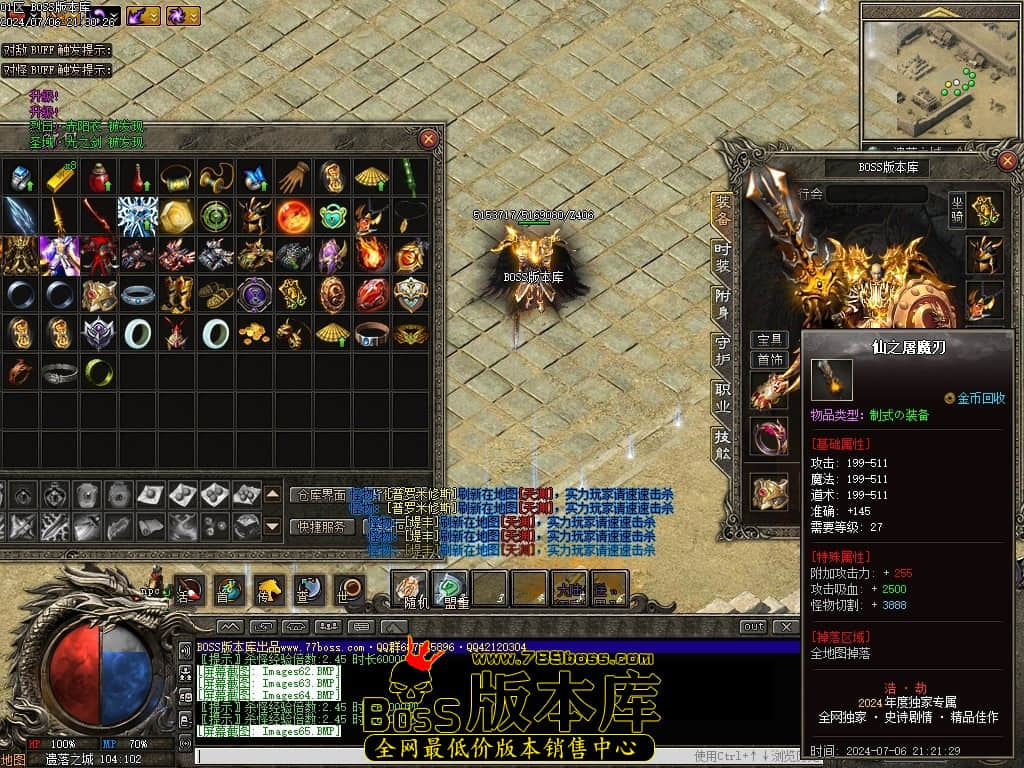Use the 随机 random teleport hotbar slot
The height and width of the screenshot is (768, 1024).
tap(410, 589)
